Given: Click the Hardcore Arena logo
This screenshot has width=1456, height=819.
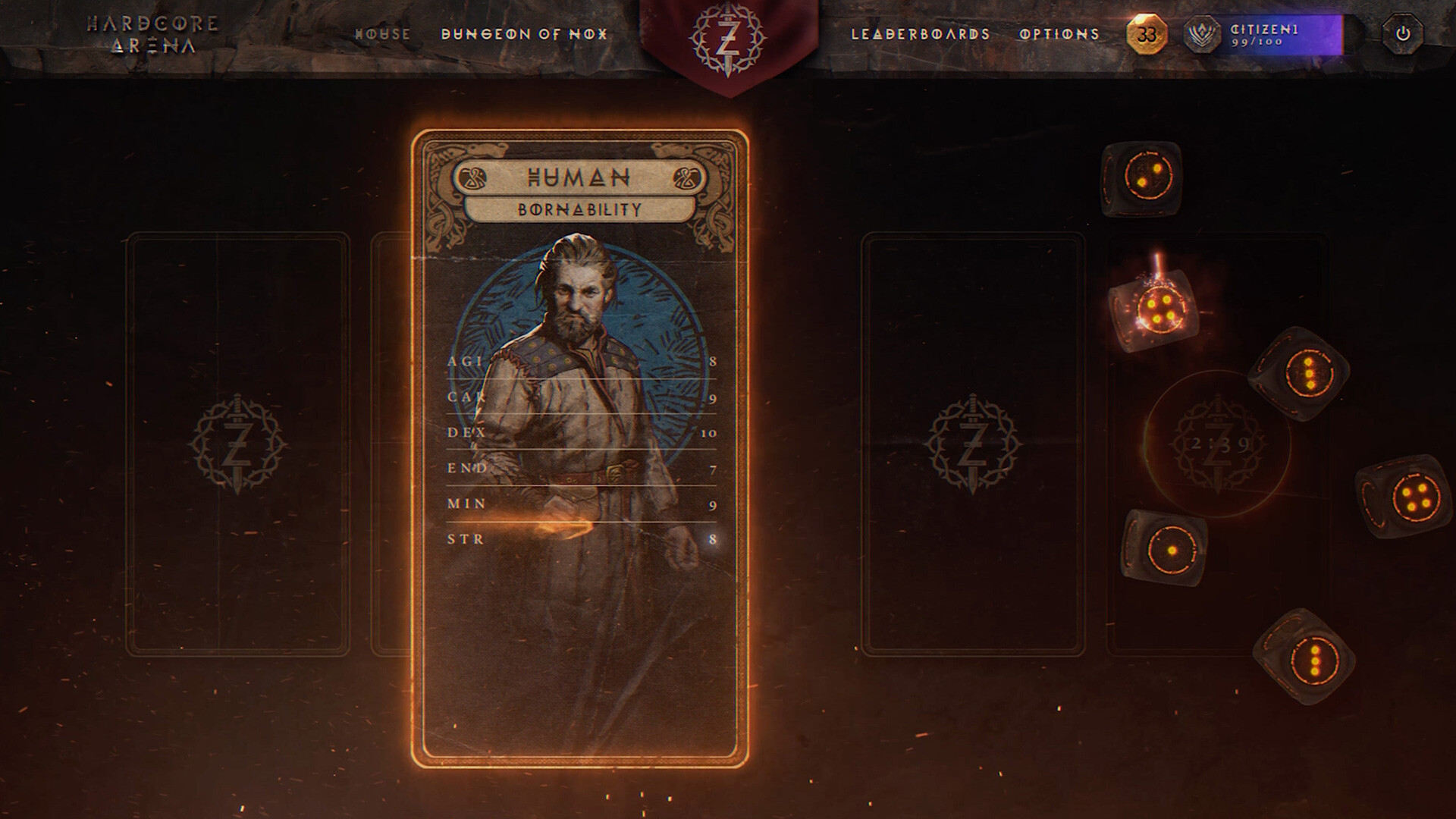Looking at the screenshot, I should 153,34.
